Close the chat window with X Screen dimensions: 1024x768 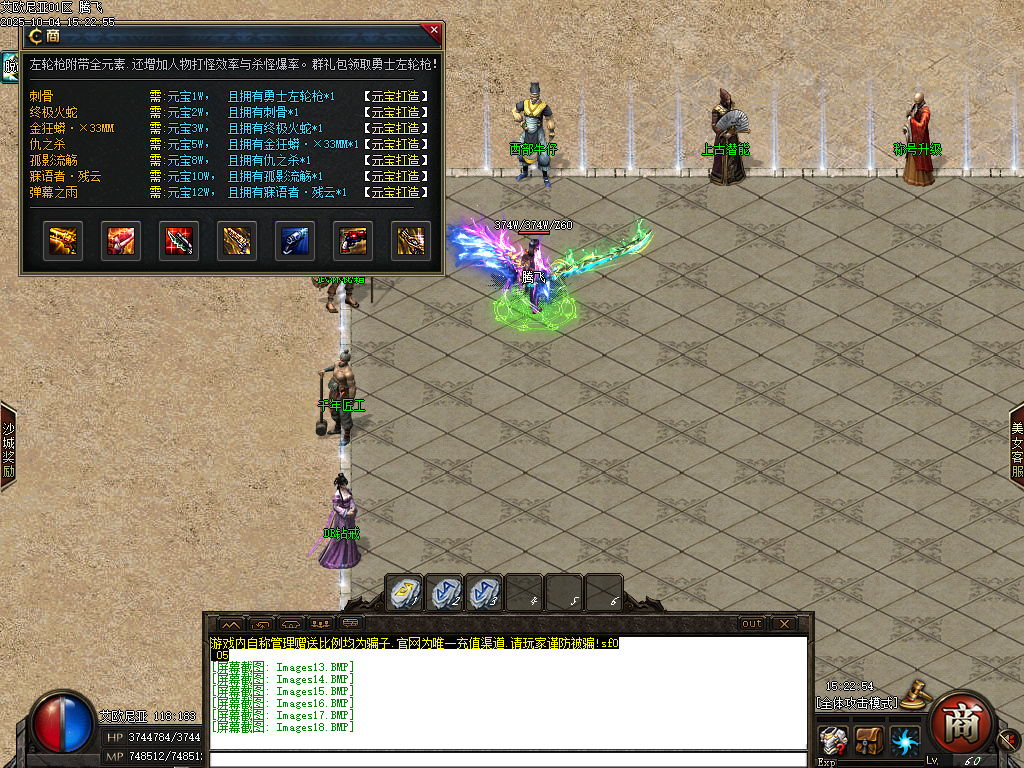click(785, 624)
